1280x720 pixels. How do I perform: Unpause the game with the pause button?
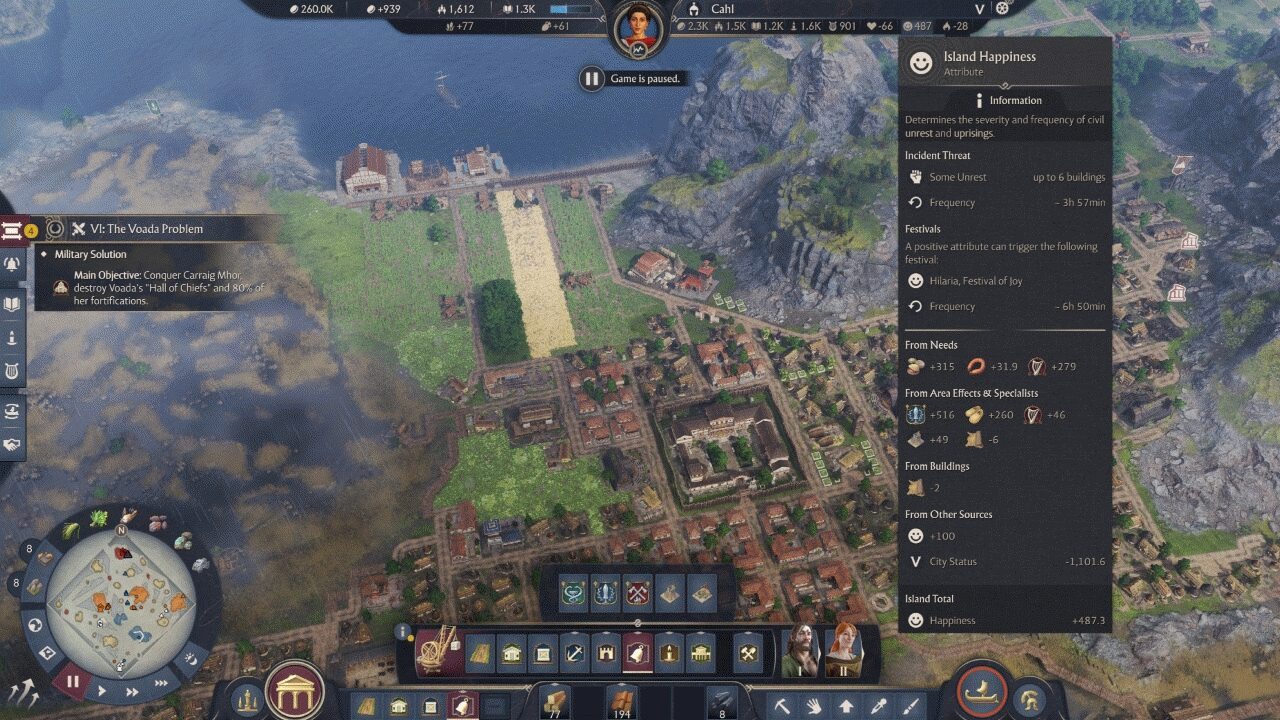[73, 681]
